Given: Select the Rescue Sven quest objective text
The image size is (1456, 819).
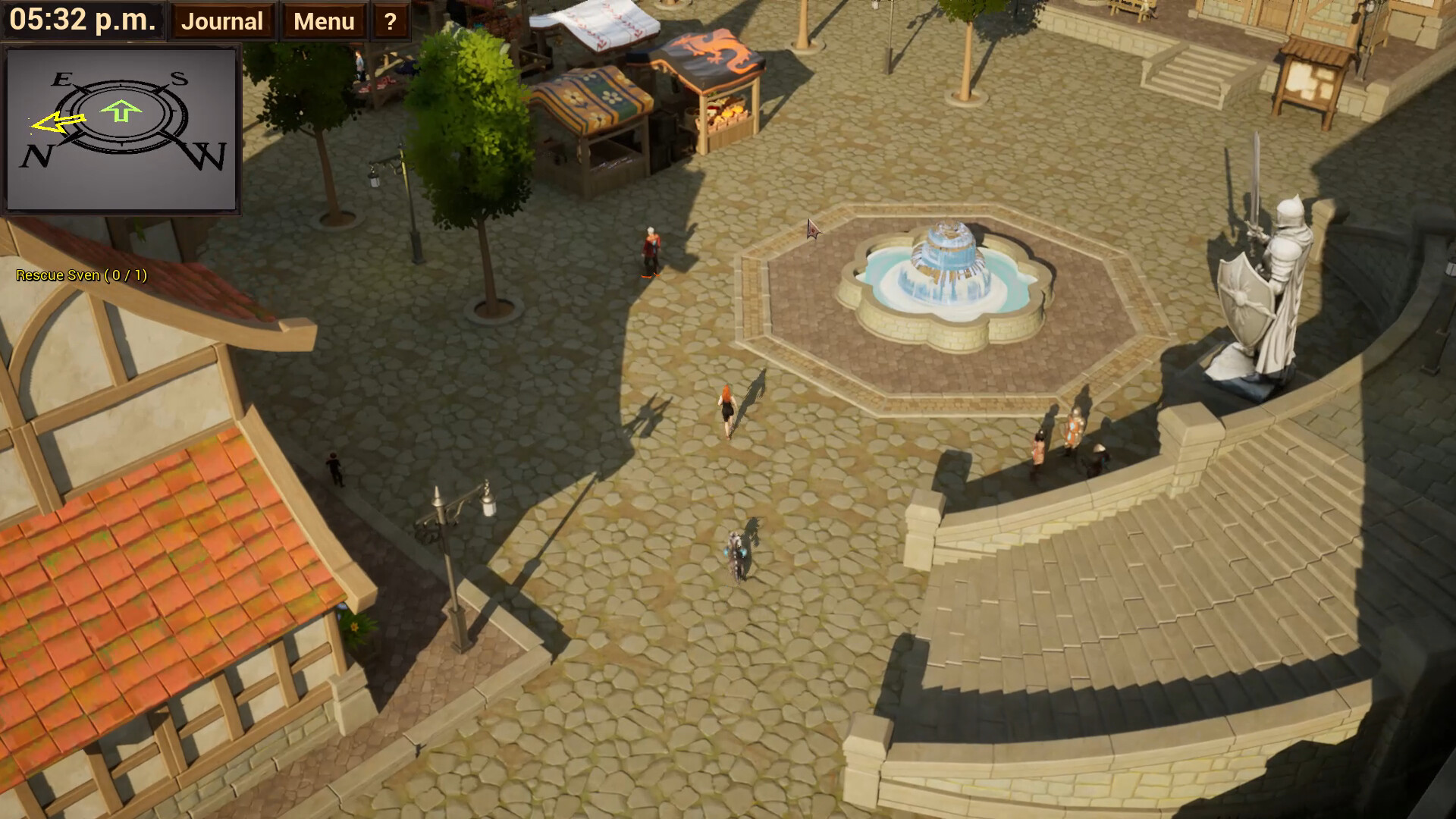Looking at the screenshot, I should (80, 275).
